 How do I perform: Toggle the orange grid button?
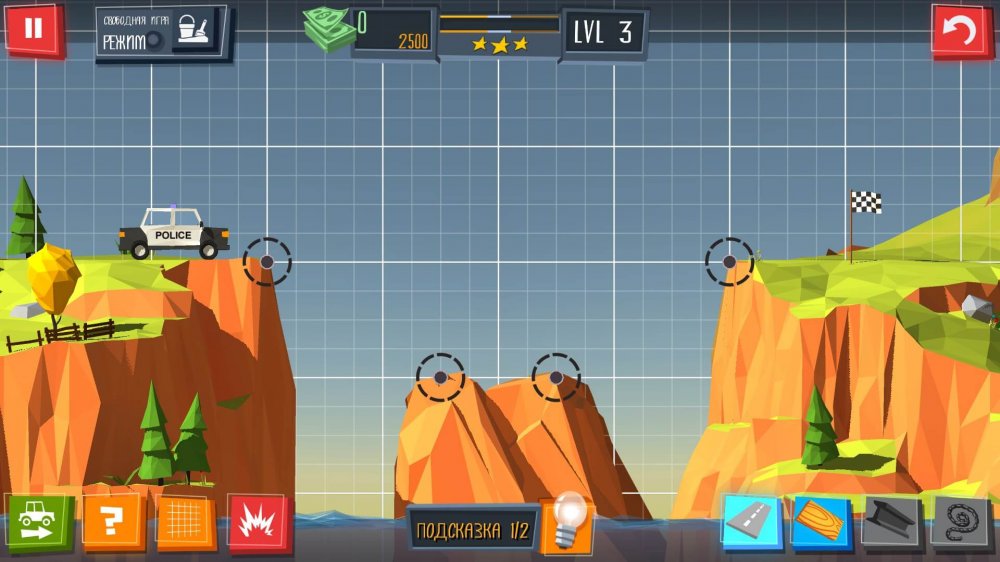(186, 522)
